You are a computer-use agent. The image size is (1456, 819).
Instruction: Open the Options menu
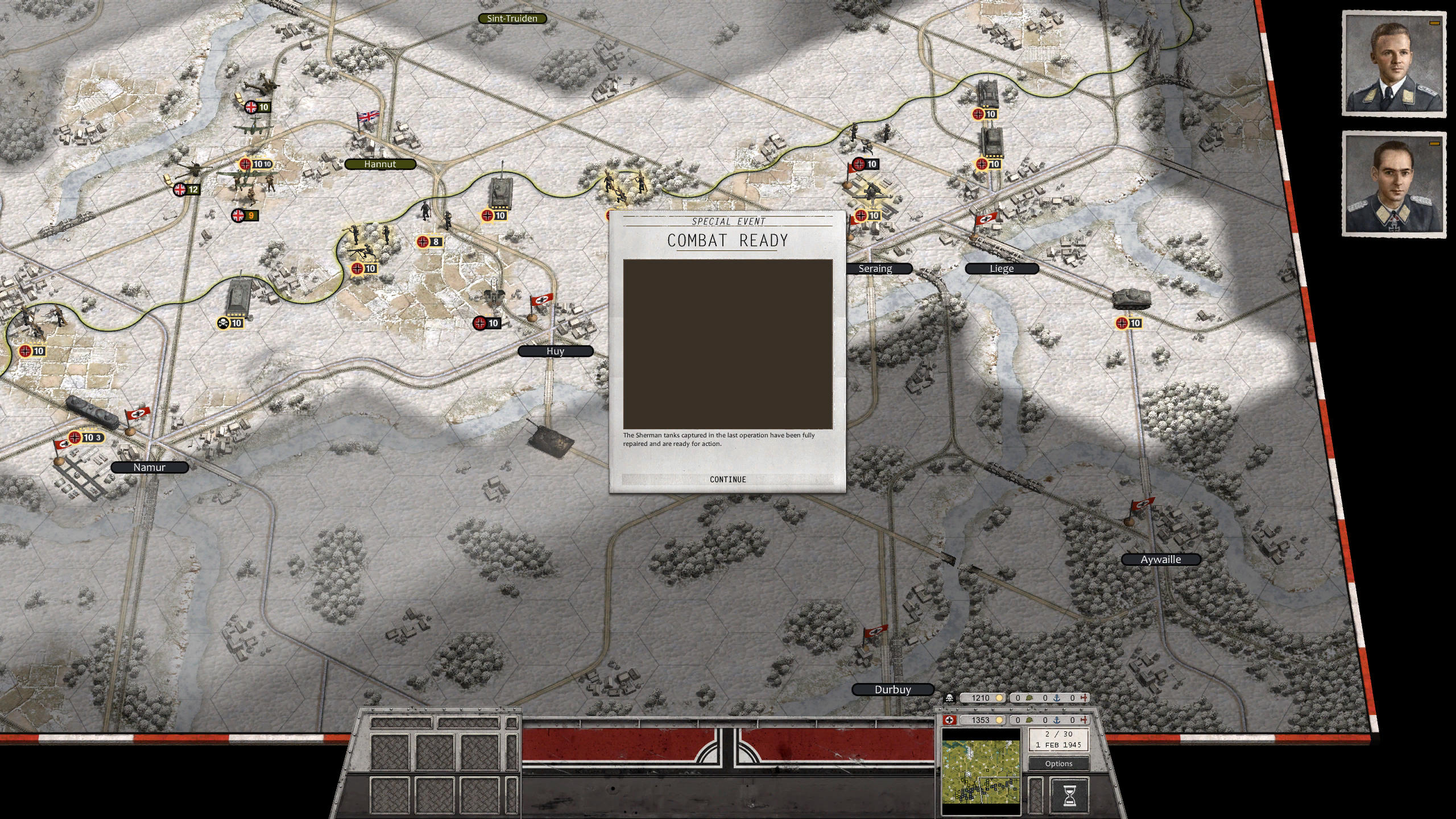1059,763
